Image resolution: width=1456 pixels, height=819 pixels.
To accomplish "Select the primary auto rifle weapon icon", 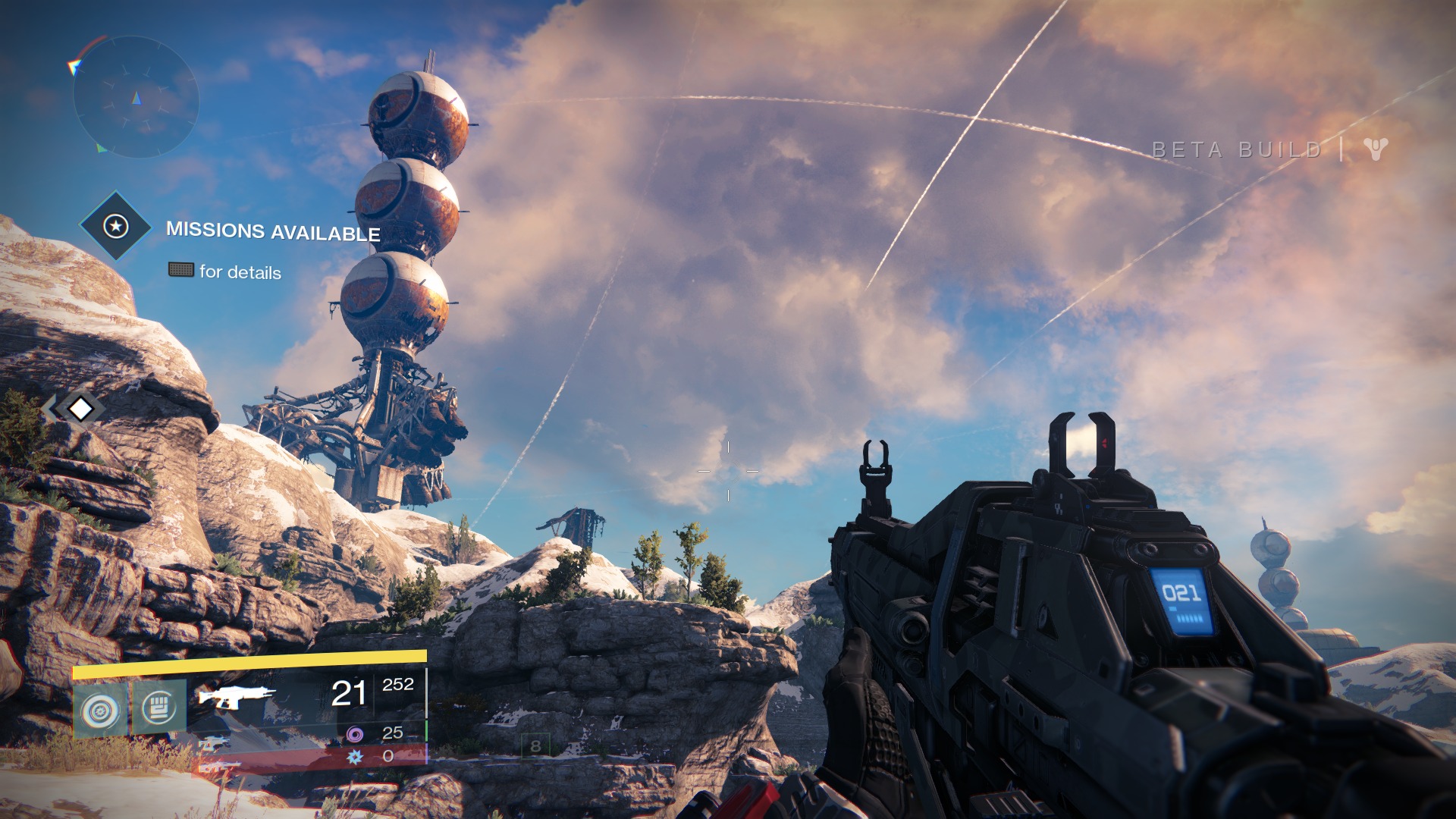I will (237, 695).
